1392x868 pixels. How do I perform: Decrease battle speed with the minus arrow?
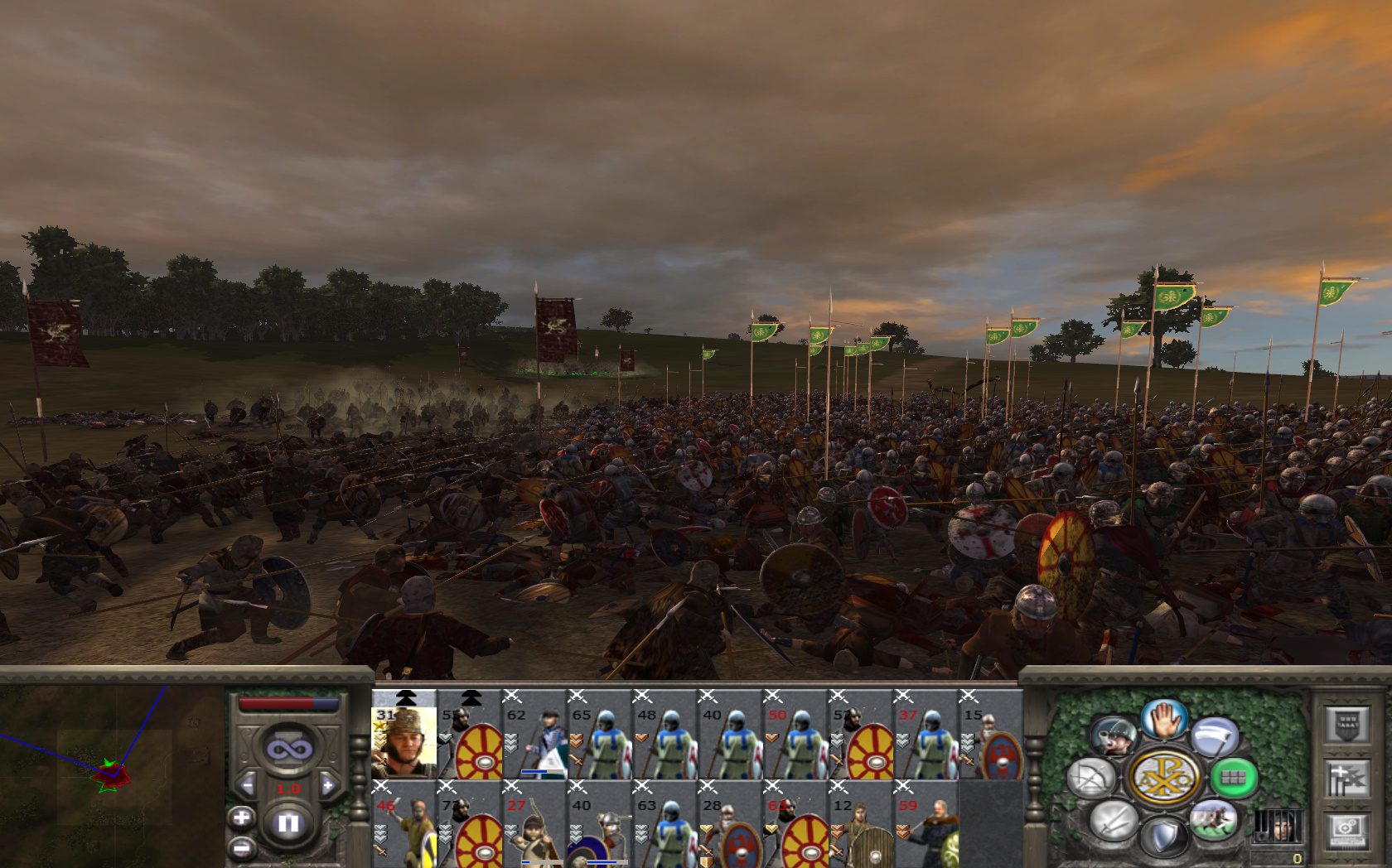click(x=247, y=785)
